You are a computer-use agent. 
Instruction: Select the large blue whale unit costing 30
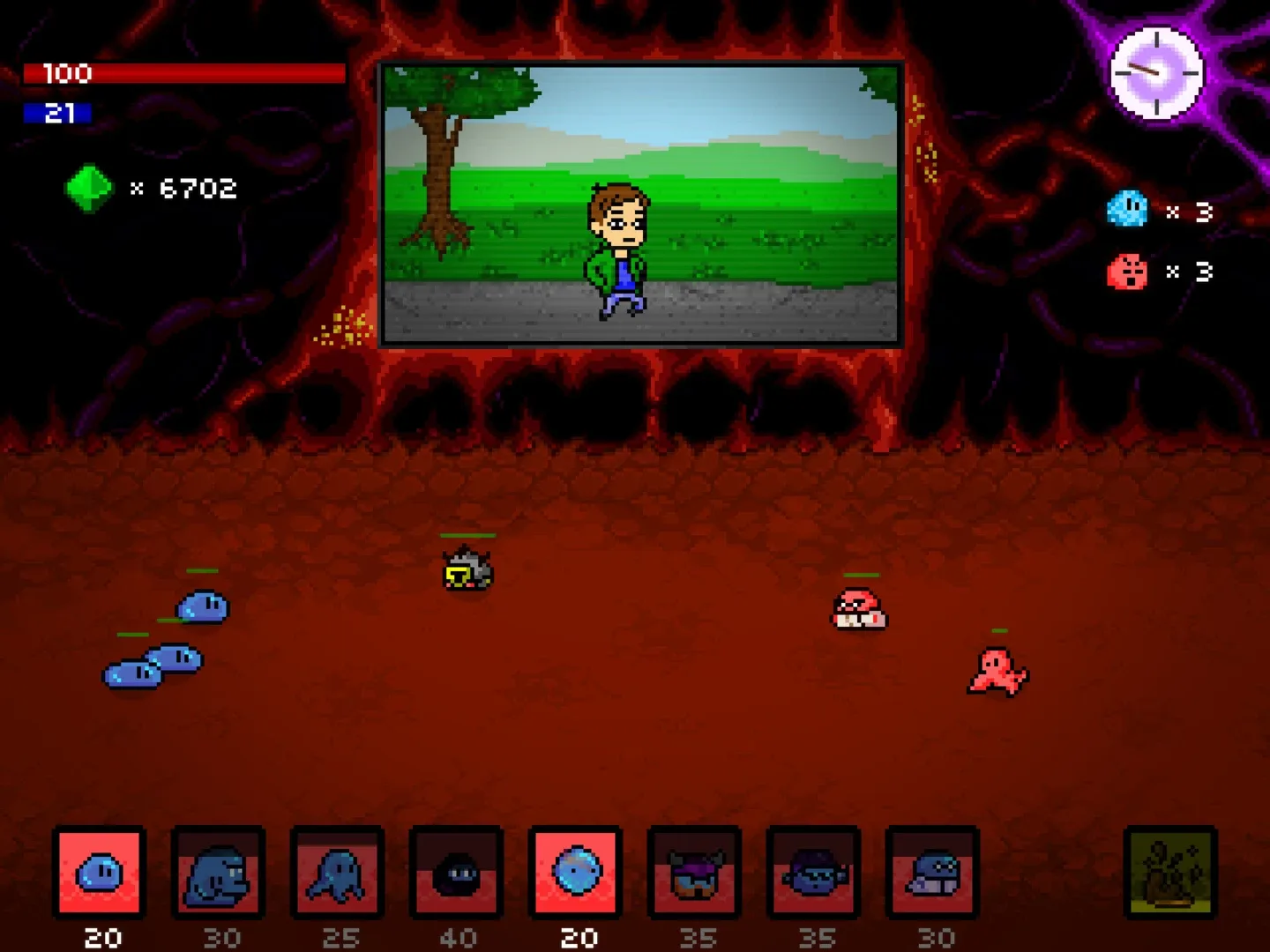[220, 874]
